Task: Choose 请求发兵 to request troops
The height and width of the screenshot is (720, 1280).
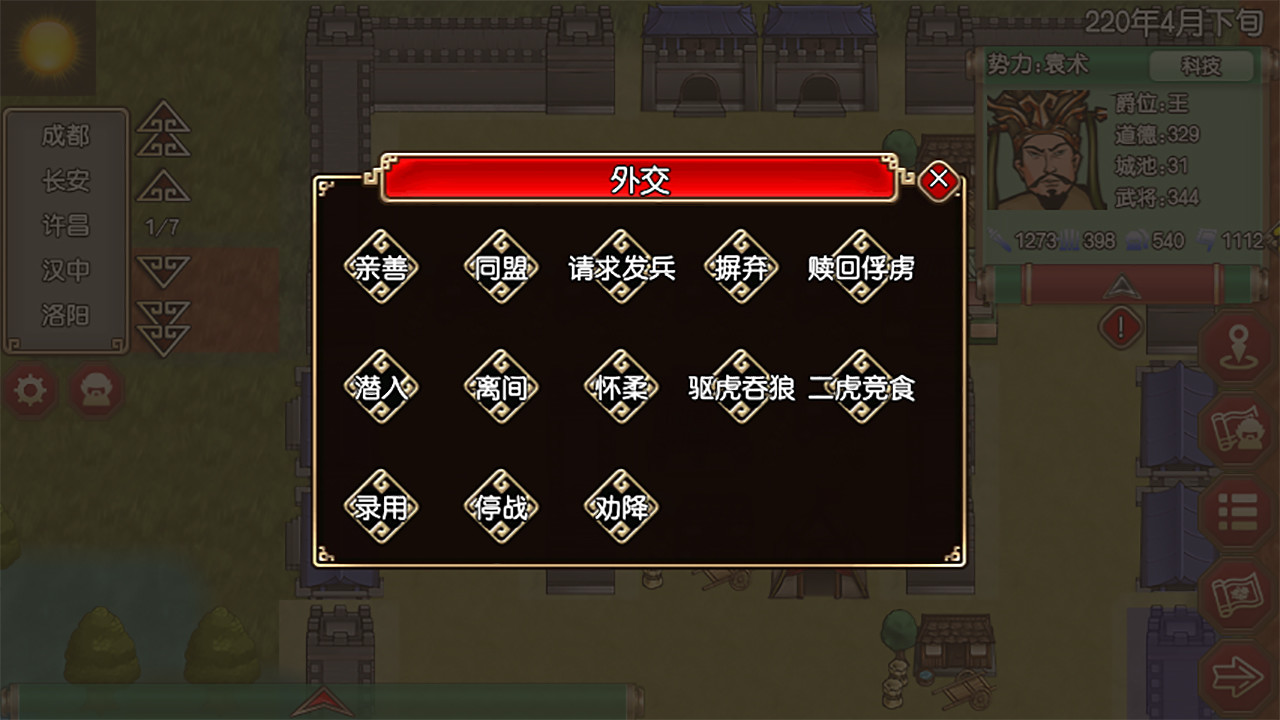Action: point(622,267)
